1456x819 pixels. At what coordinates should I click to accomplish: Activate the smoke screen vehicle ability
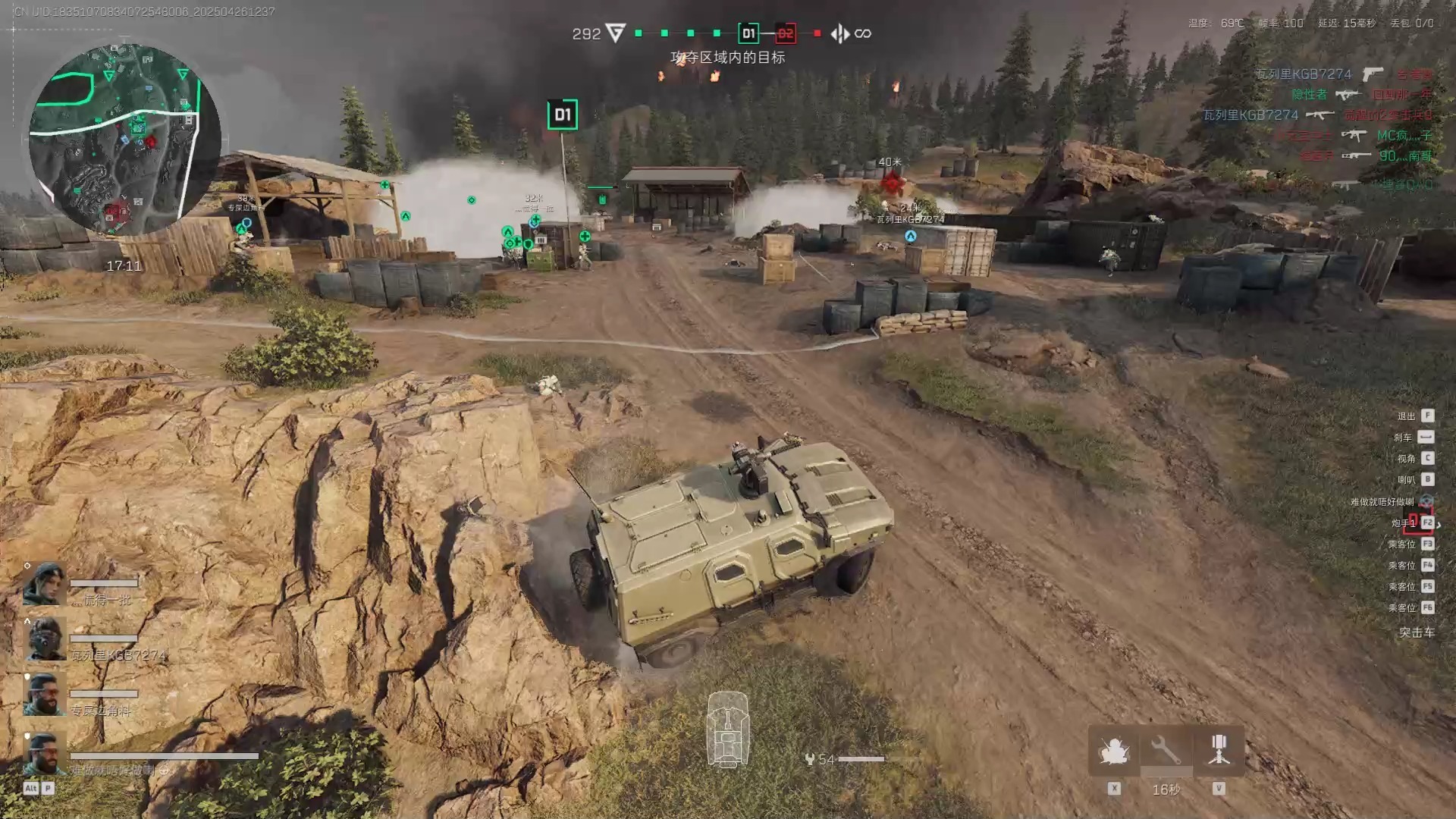(x=1113, y=751)
